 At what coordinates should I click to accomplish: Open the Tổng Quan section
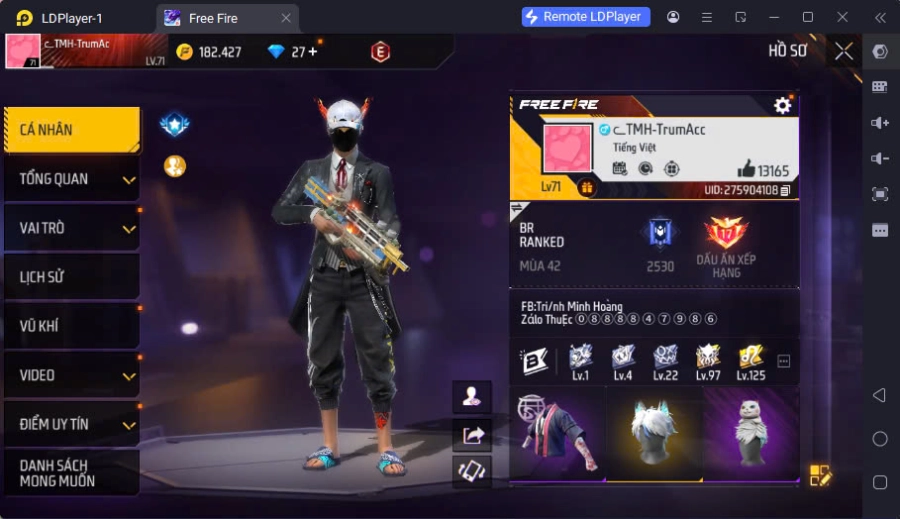click(71, 179)
